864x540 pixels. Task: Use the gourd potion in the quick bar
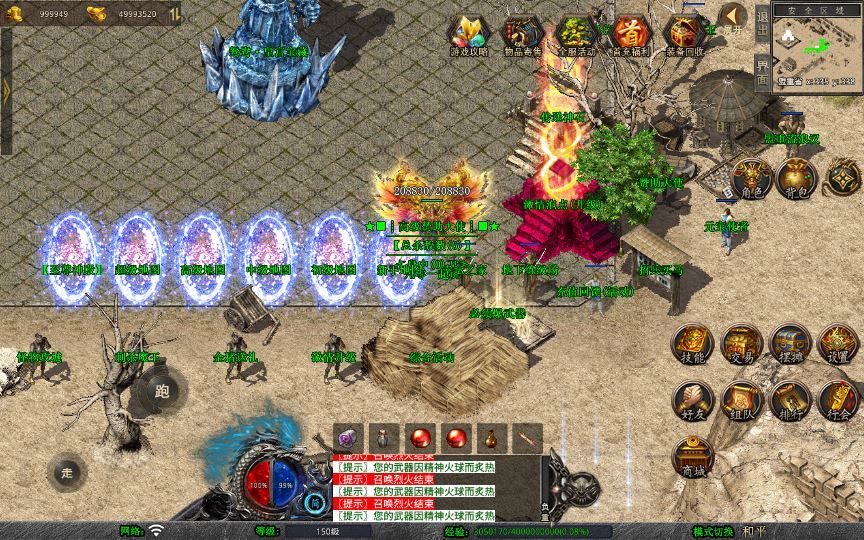(490, 438)
